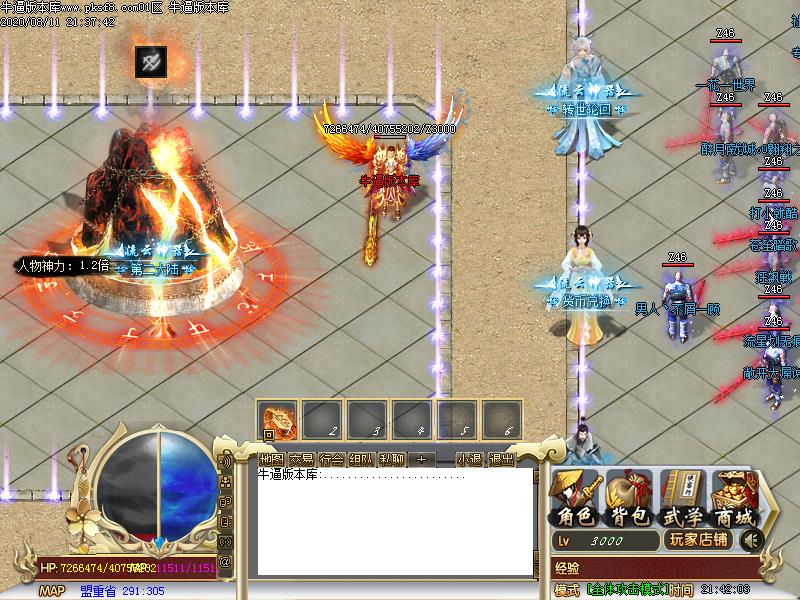Open the 组队 team tab
800x600 pixels.
point(362,459)
